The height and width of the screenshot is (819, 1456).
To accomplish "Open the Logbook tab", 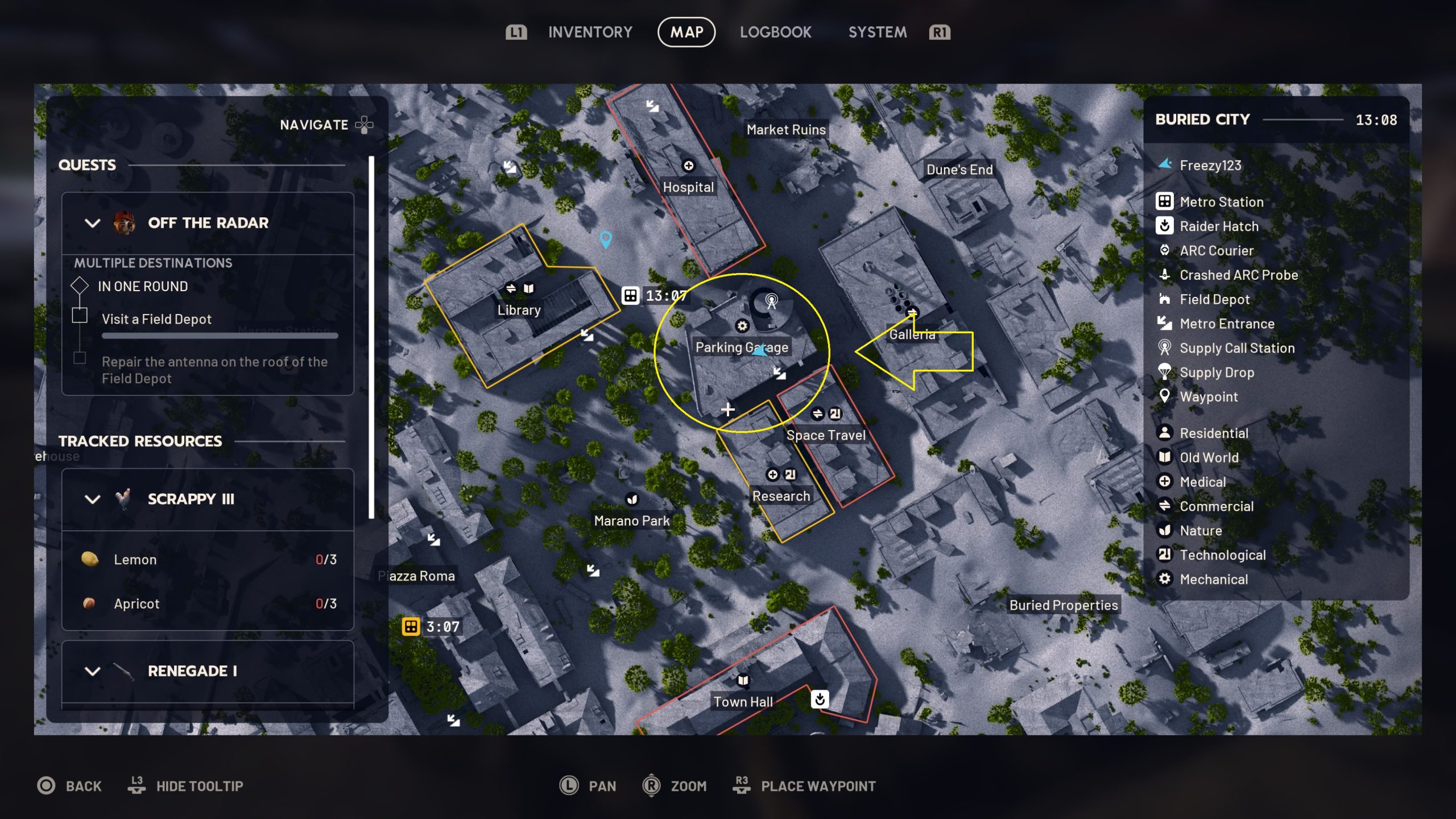I will pyautogui.click(x=775, y=32).
